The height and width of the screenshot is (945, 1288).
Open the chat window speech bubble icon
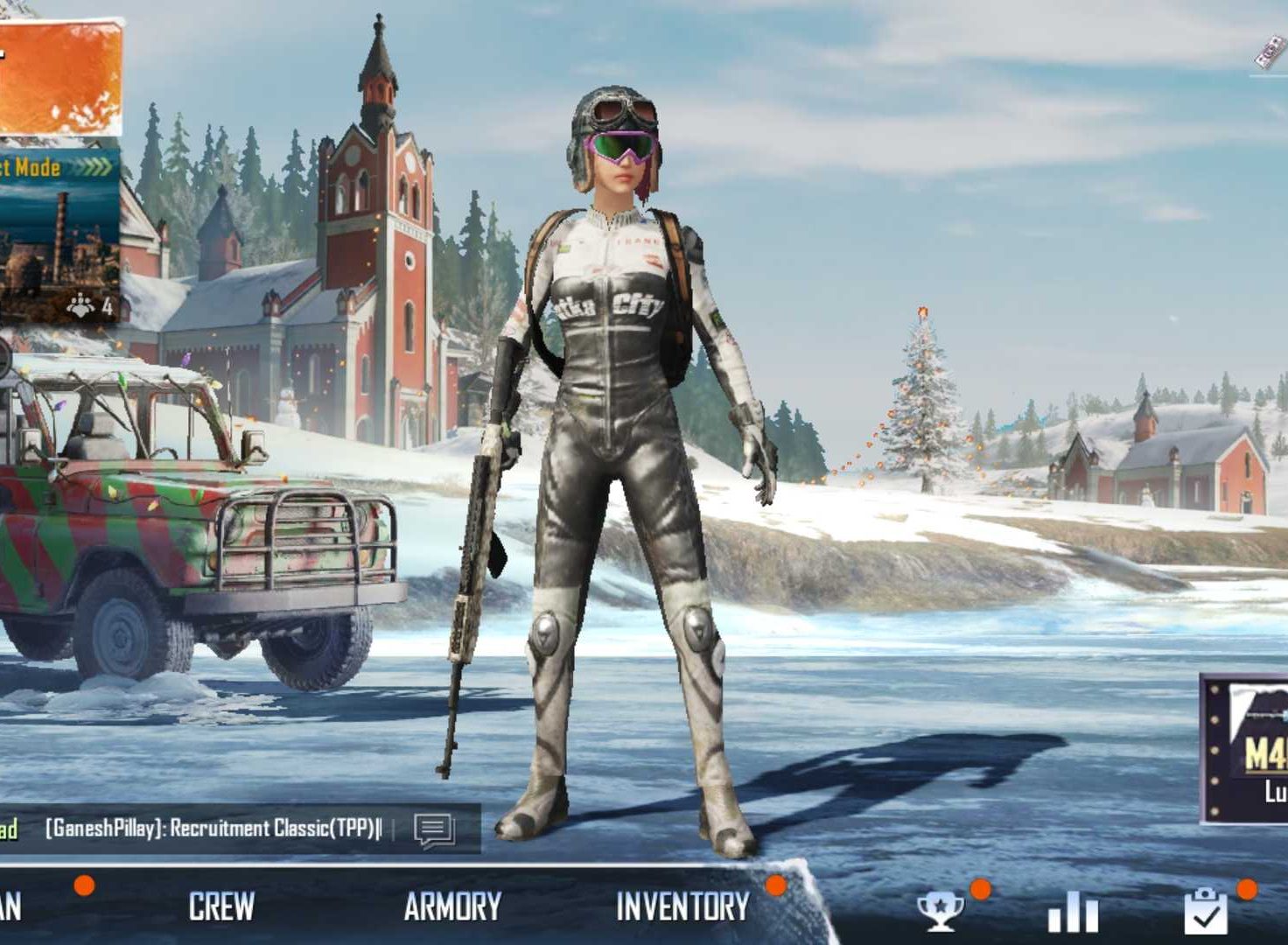pos(434,829)
